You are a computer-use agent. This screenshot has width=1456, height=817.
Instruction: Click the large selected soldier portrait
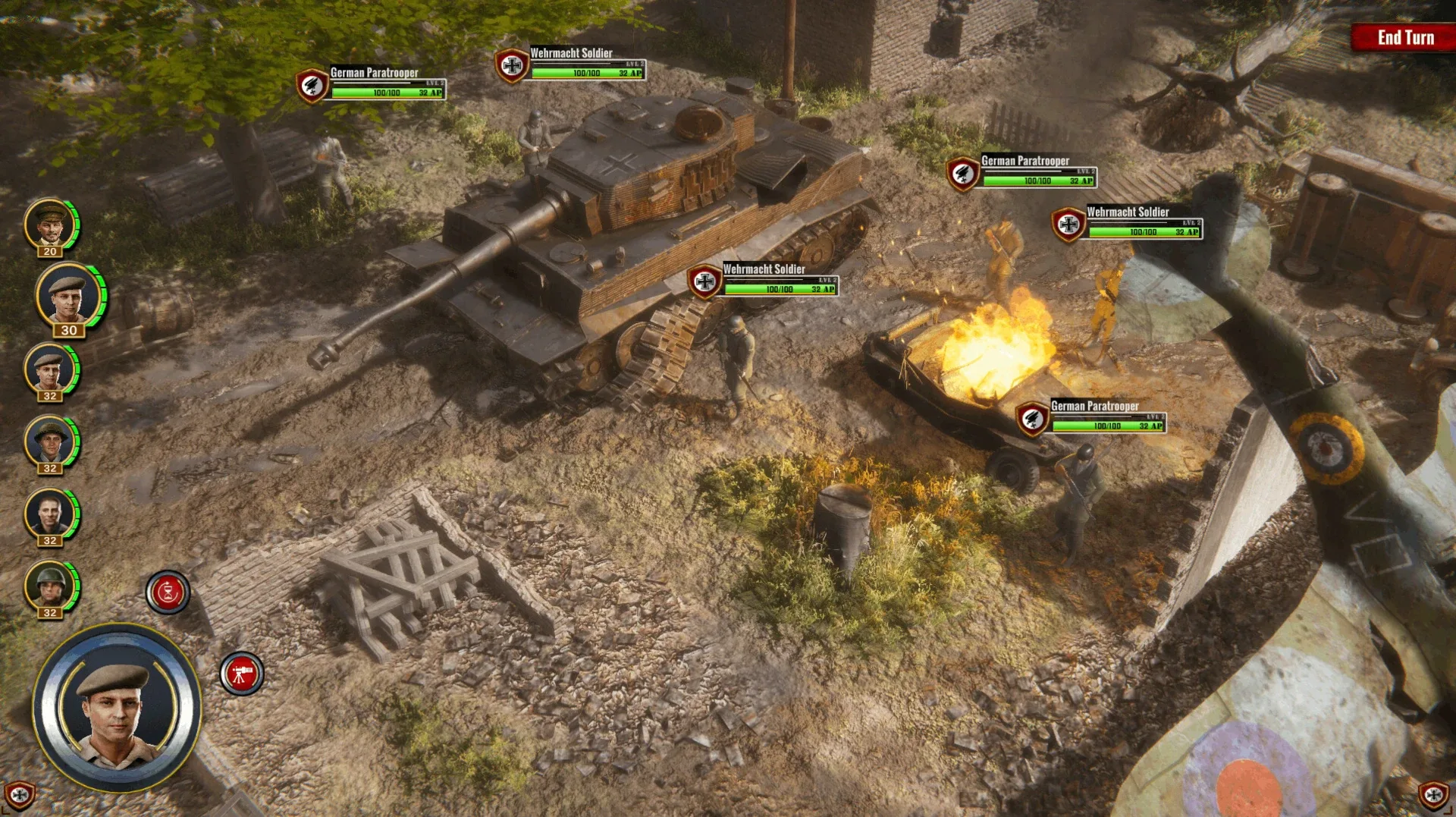pos(117,708)
